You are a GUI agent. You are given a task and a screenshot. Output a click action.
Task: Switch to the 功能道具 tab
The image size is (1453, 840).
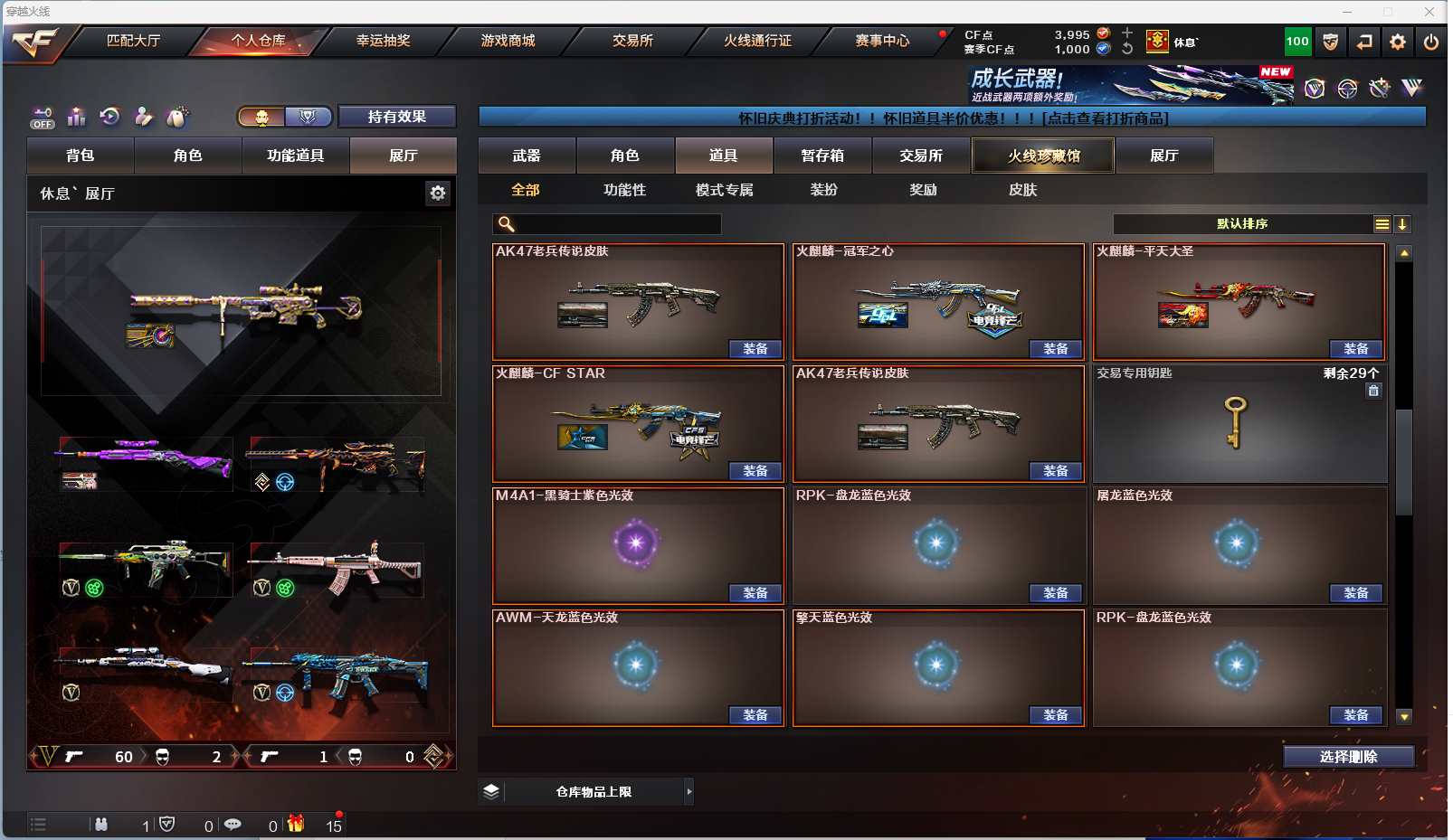(x=295, y=156)
